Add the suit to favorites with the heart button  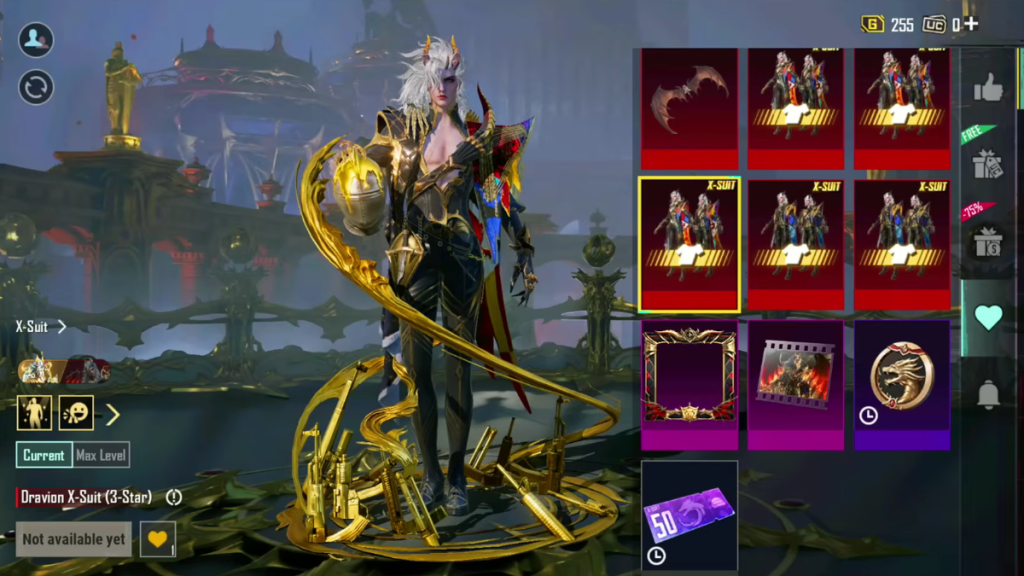[157, 539]
